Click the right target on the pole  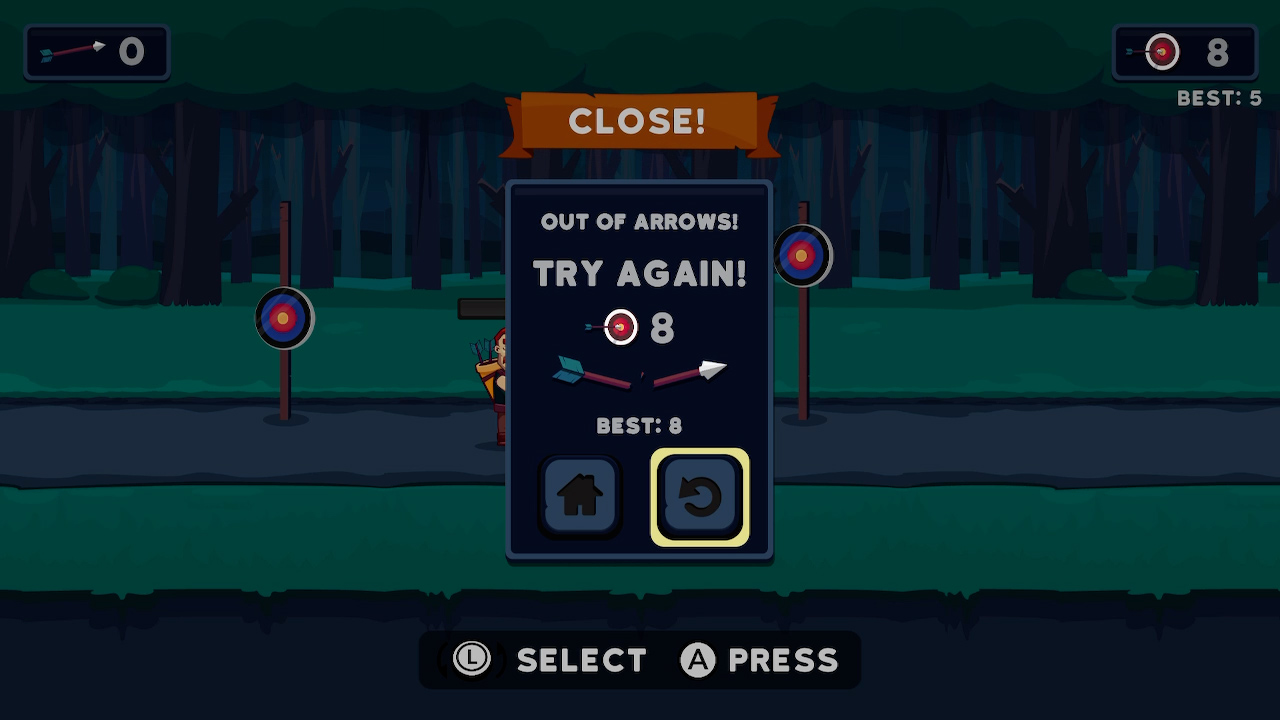pyautogui.click(x=803, y=255)
